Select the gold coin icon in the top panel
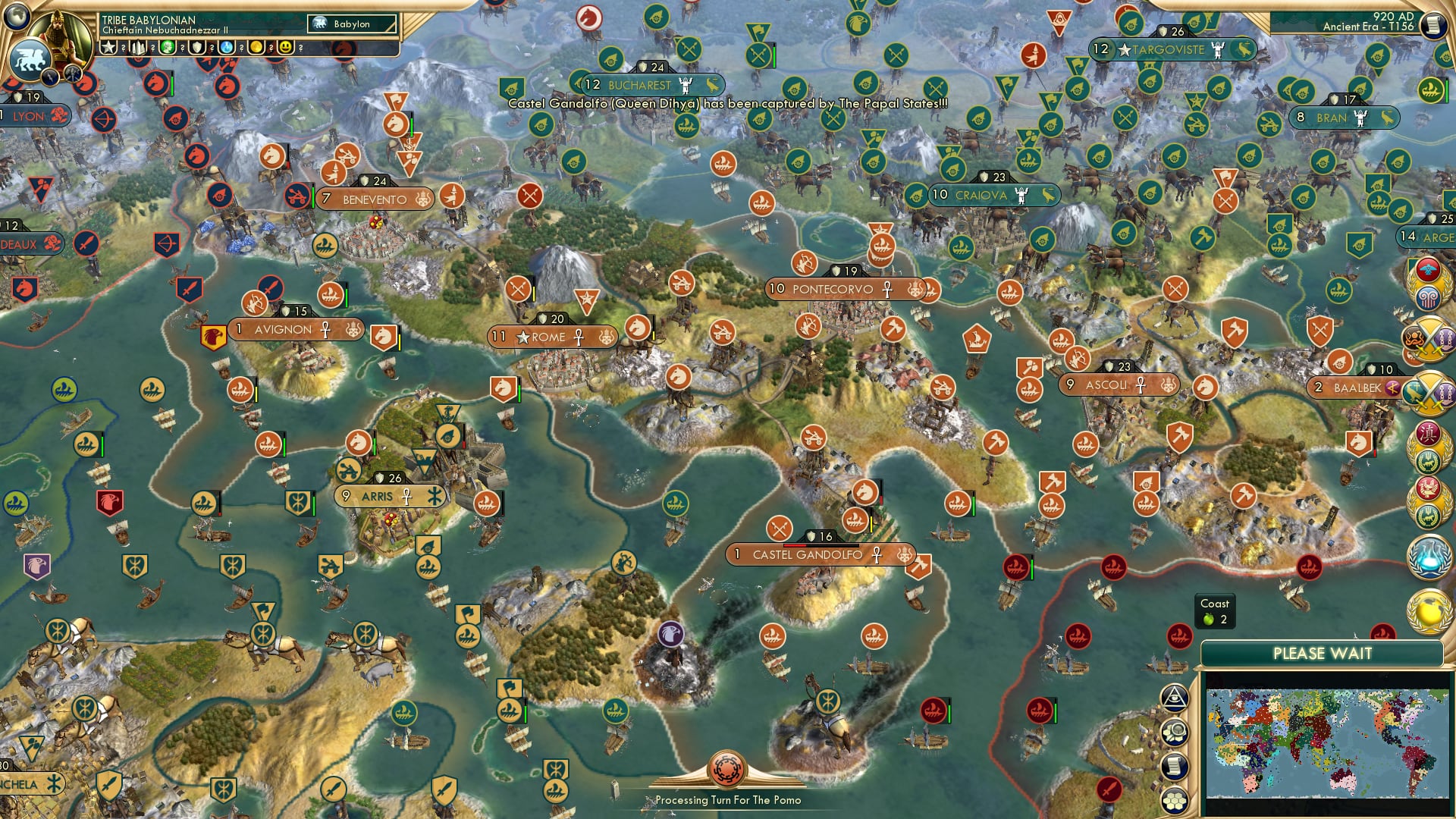This screenshot has height=819, width=1456. 258,47
